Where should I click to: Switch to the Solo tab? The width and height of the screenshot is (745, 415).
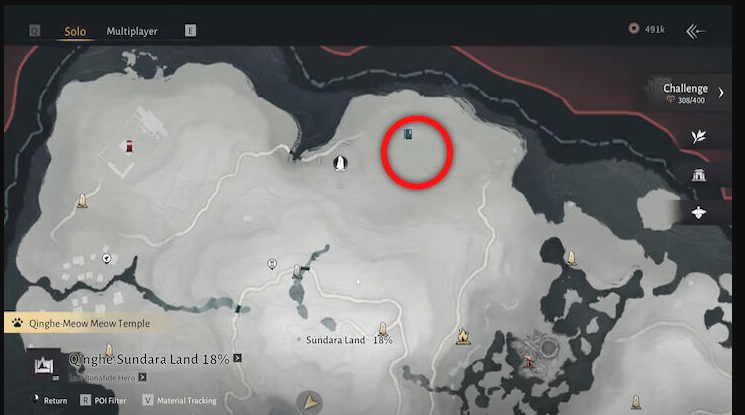[x=75, y=31]
